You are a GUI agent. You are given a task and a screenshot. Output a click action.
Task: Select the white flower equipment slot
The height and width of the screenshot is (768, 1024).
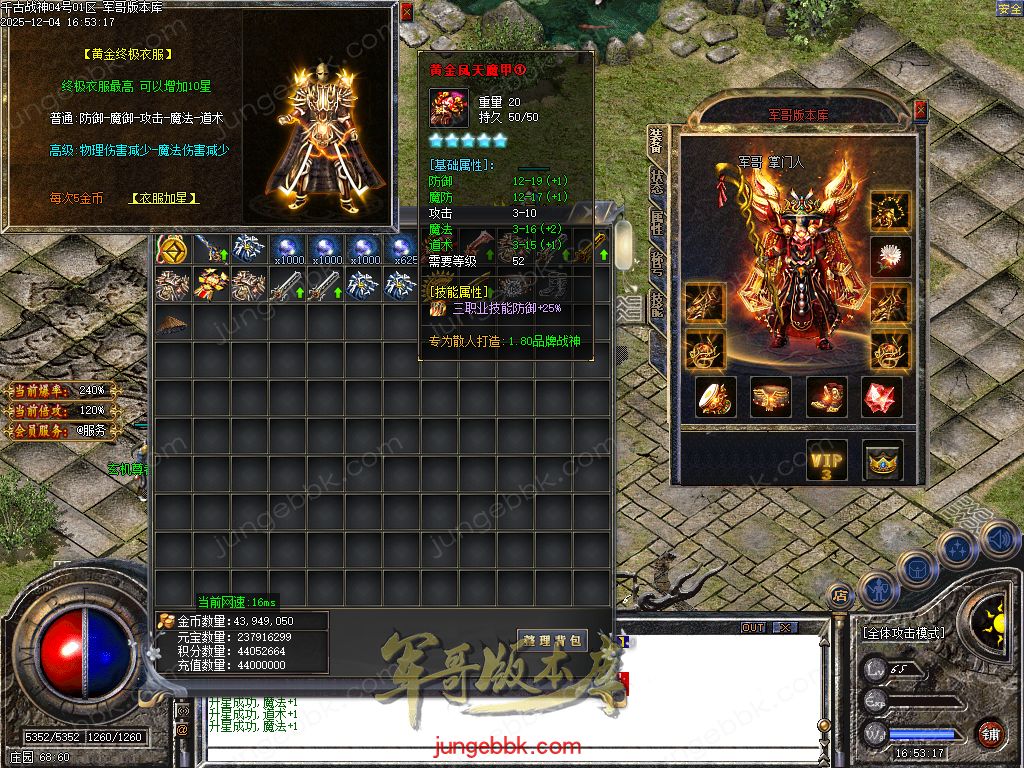(889, 256)
